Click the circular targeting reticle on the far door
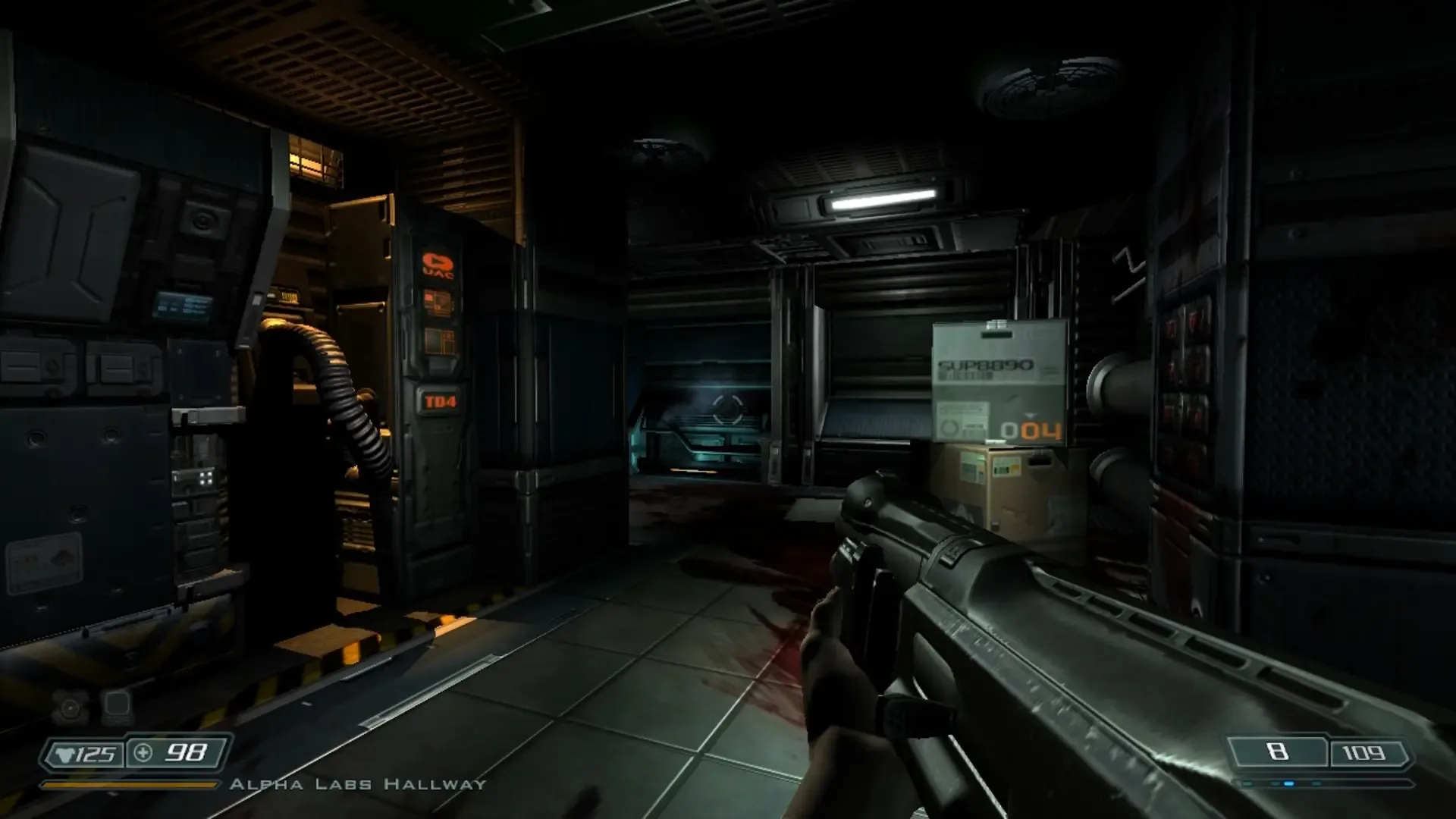Screen dimensions: 1456x819 click(728, 409)
